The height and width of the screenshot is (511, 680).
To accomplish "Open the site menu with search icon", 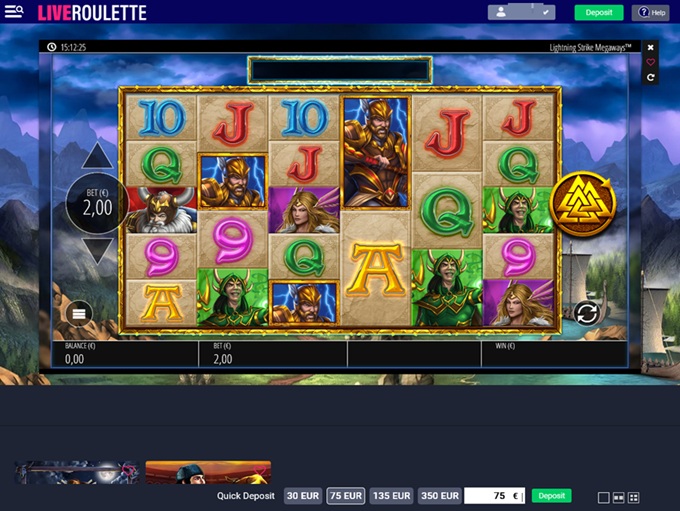I will pos(14,13).
